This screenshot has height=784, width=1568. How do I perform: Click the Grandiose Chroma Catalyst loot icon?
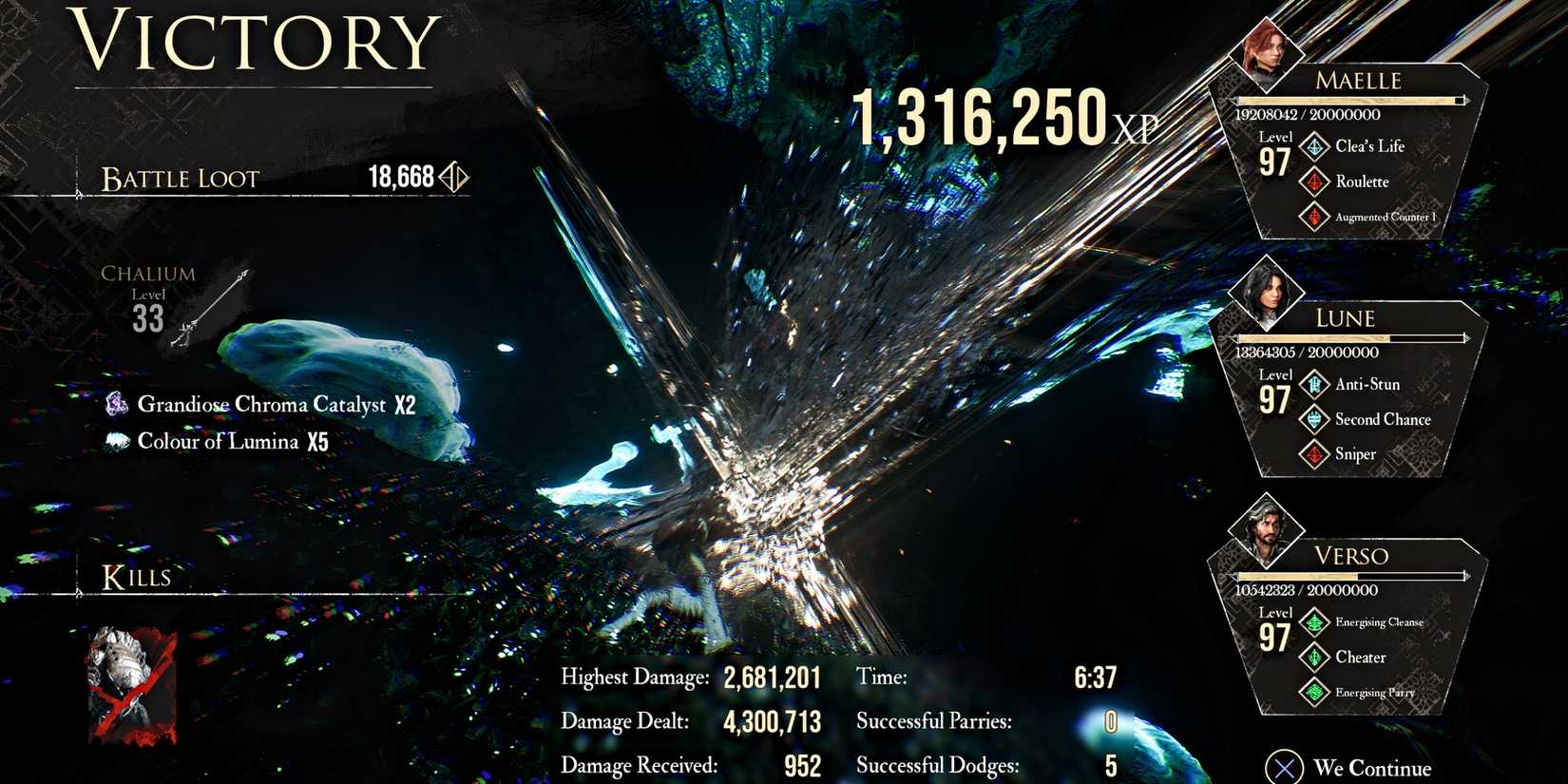click(116, 404)
